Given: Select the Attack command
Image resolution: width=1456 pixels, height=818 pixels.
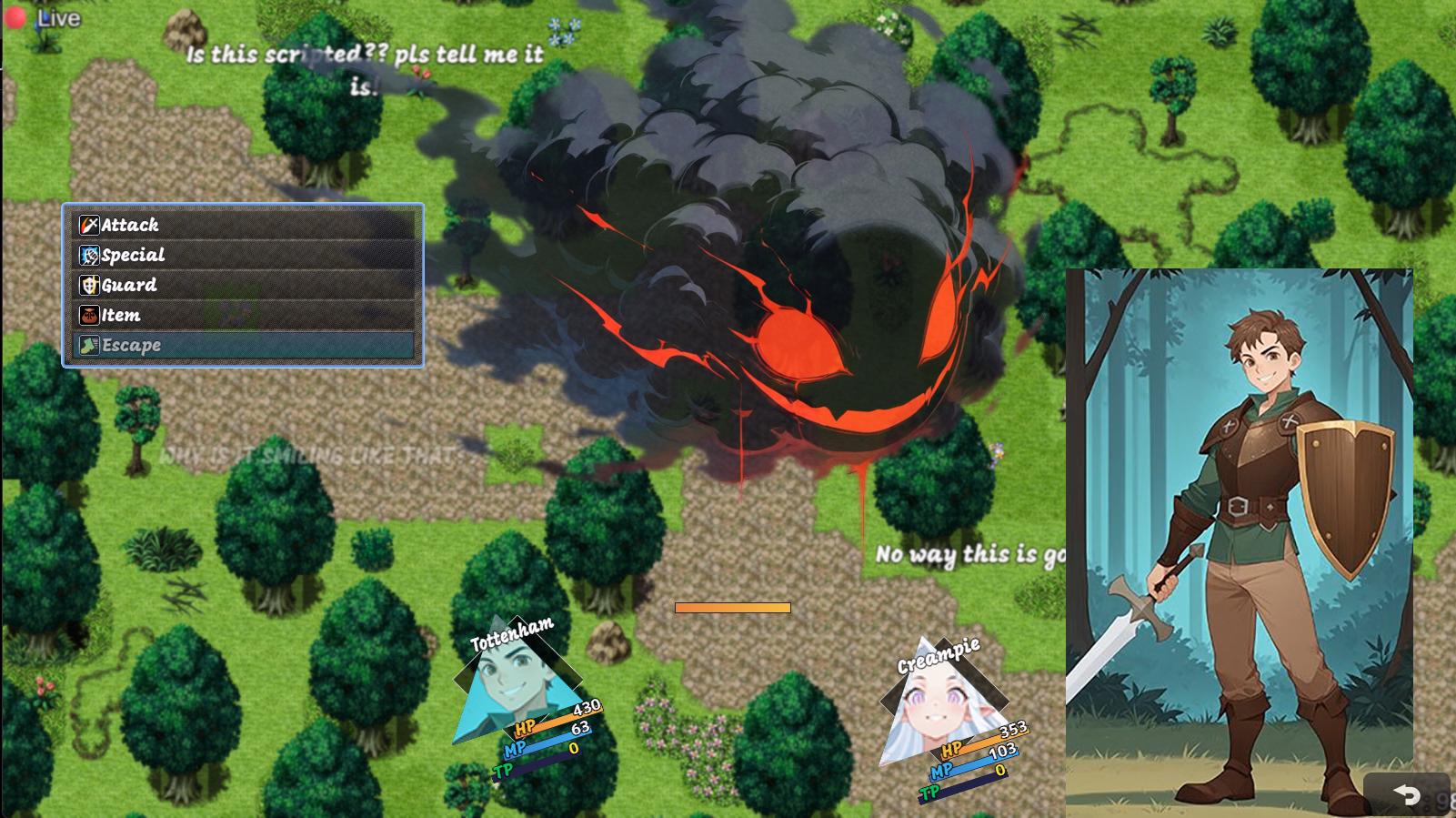Looking at the screenshot, I should (243, 225).
